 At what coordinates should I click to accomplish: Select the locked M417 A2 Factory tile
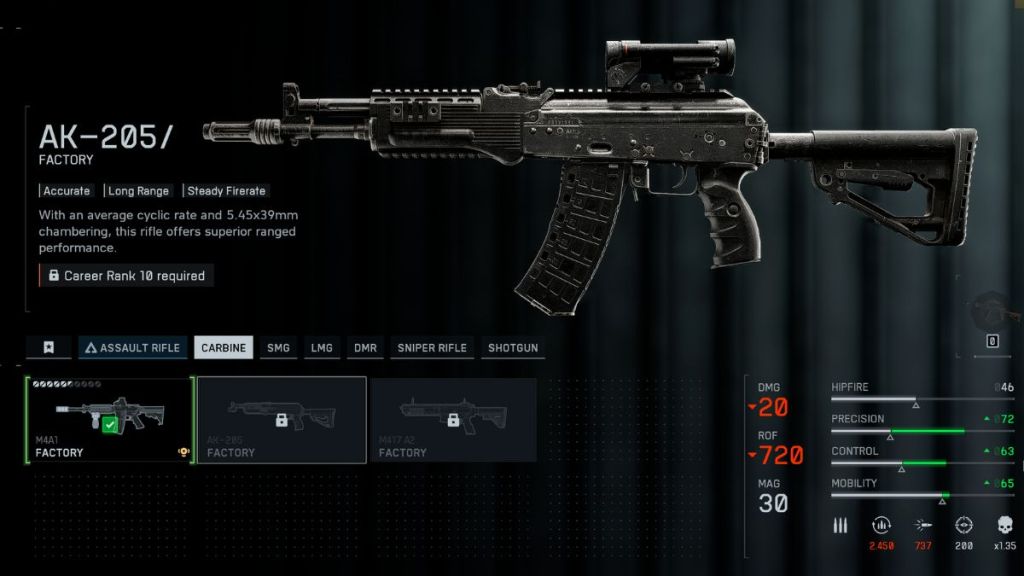click(453, 419)
